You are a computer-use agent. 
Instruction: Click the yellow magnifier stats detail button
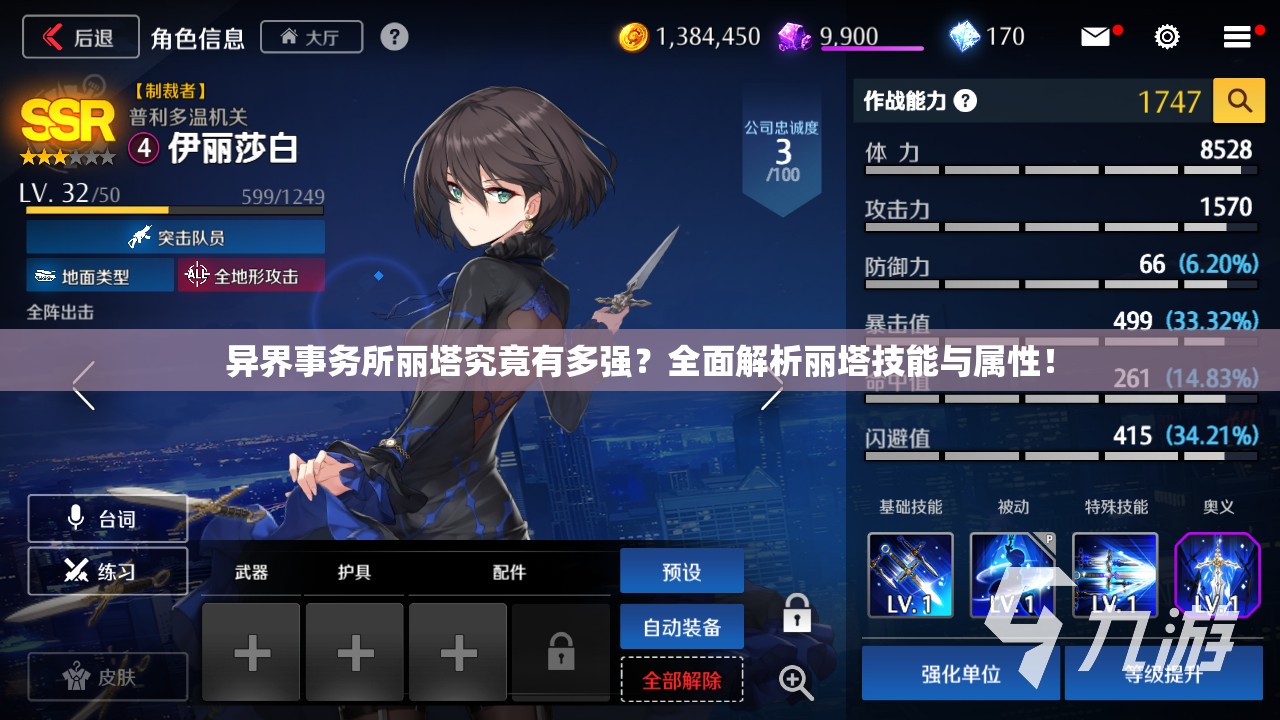[1239, 101]
